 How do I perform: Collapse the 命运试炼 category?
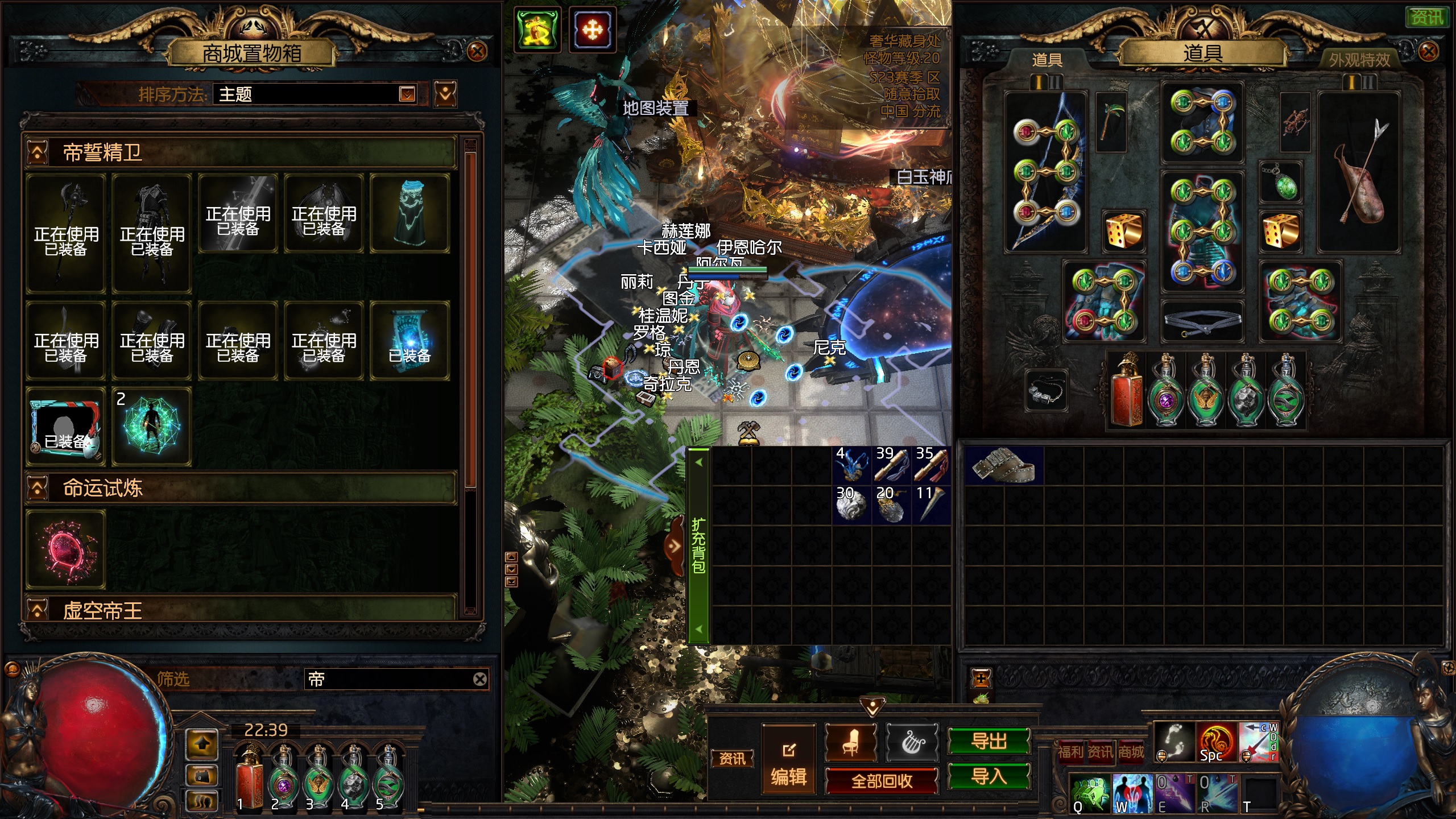pyautogui.click(x=38, y=488)
